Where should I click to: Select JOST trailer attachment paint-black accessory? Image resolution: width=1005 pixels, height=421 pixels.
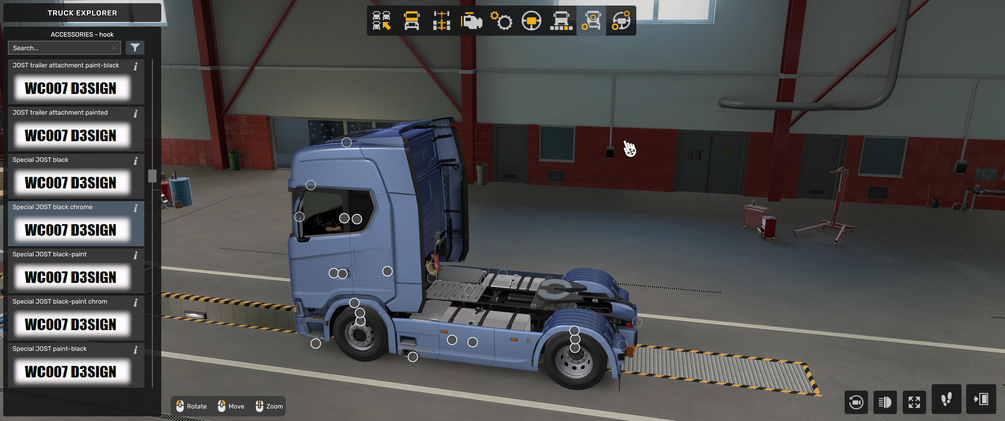71,88
